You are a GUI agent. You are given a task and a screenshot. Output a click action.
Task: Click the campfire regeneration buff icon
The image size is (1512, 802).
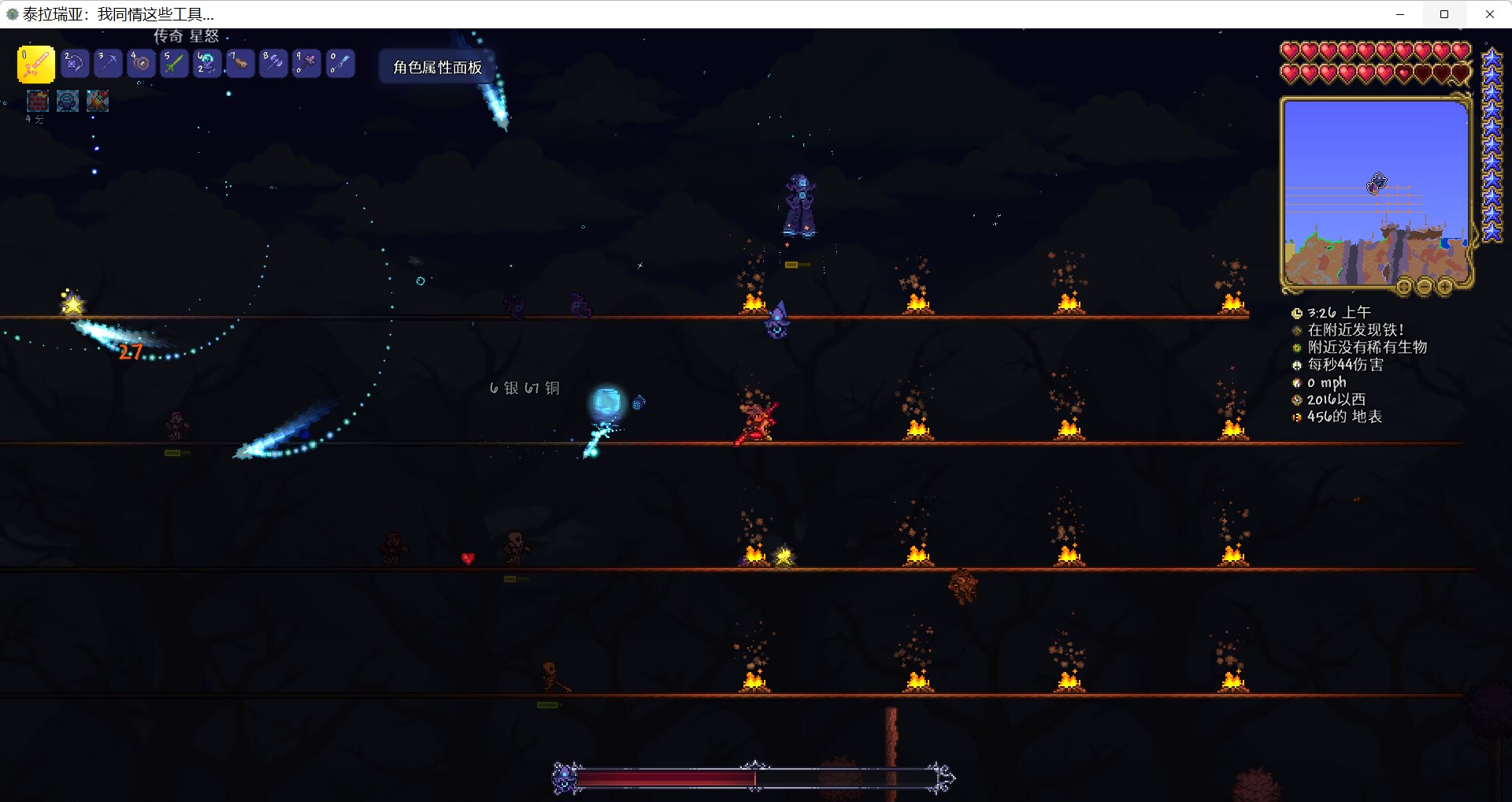click(98, 101)
